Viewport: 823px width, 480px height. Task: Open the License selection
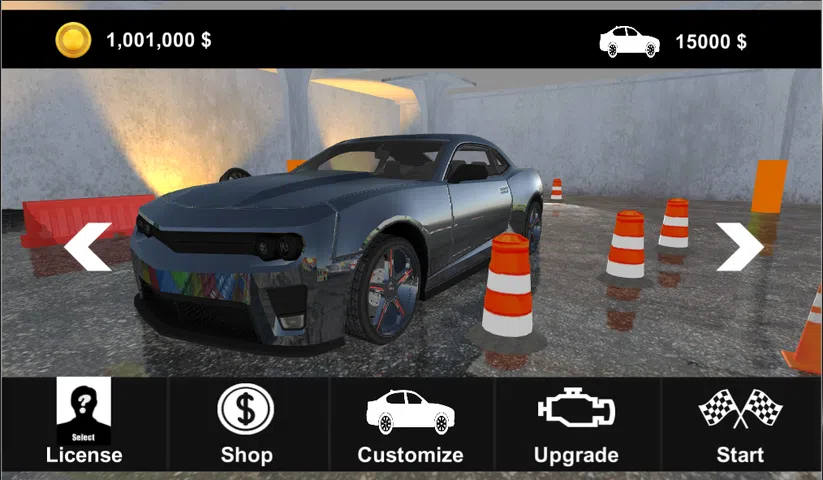(x=84, y=423)
